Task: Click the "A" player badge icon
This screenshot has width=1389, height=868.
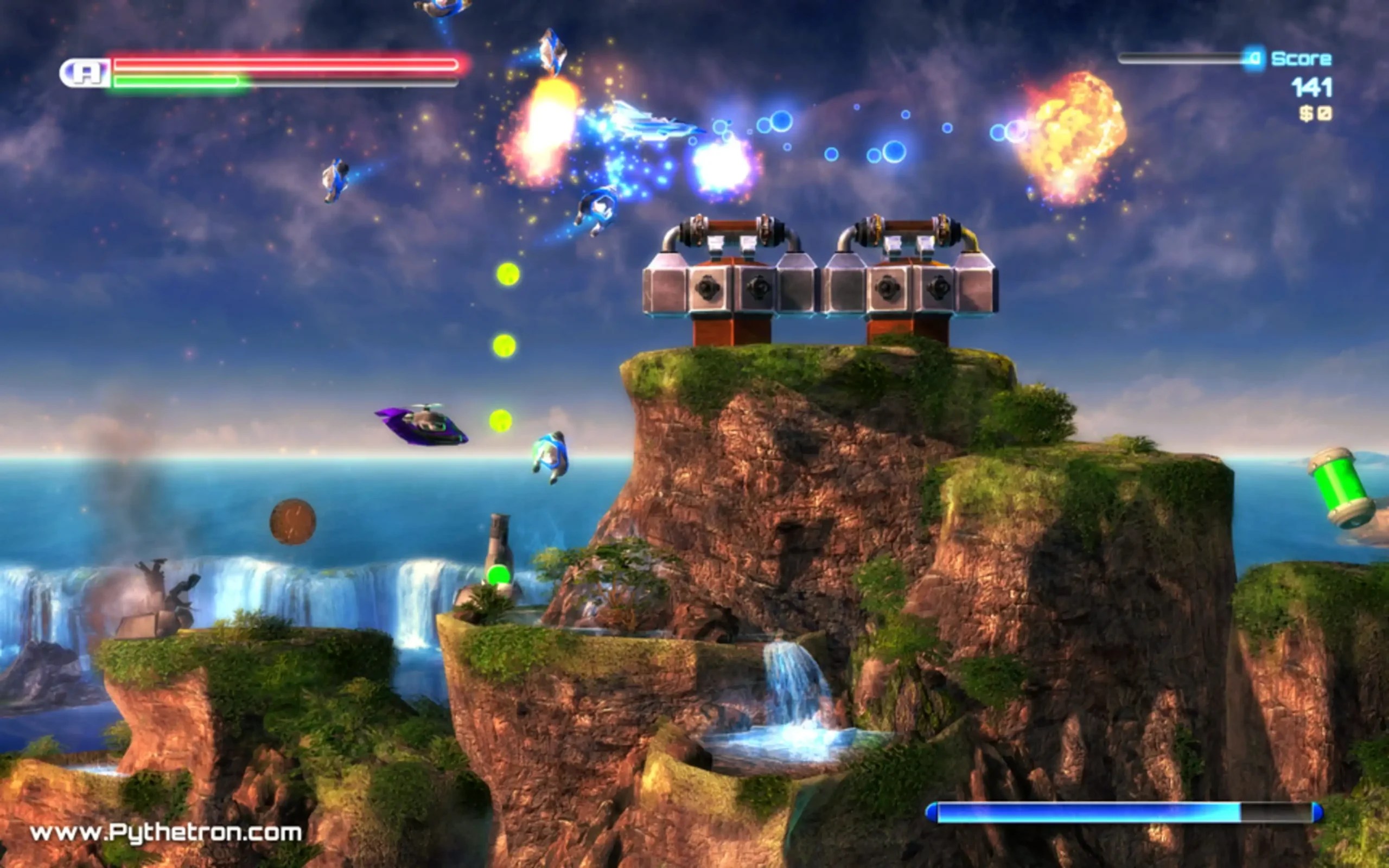Action: point(86,73)
